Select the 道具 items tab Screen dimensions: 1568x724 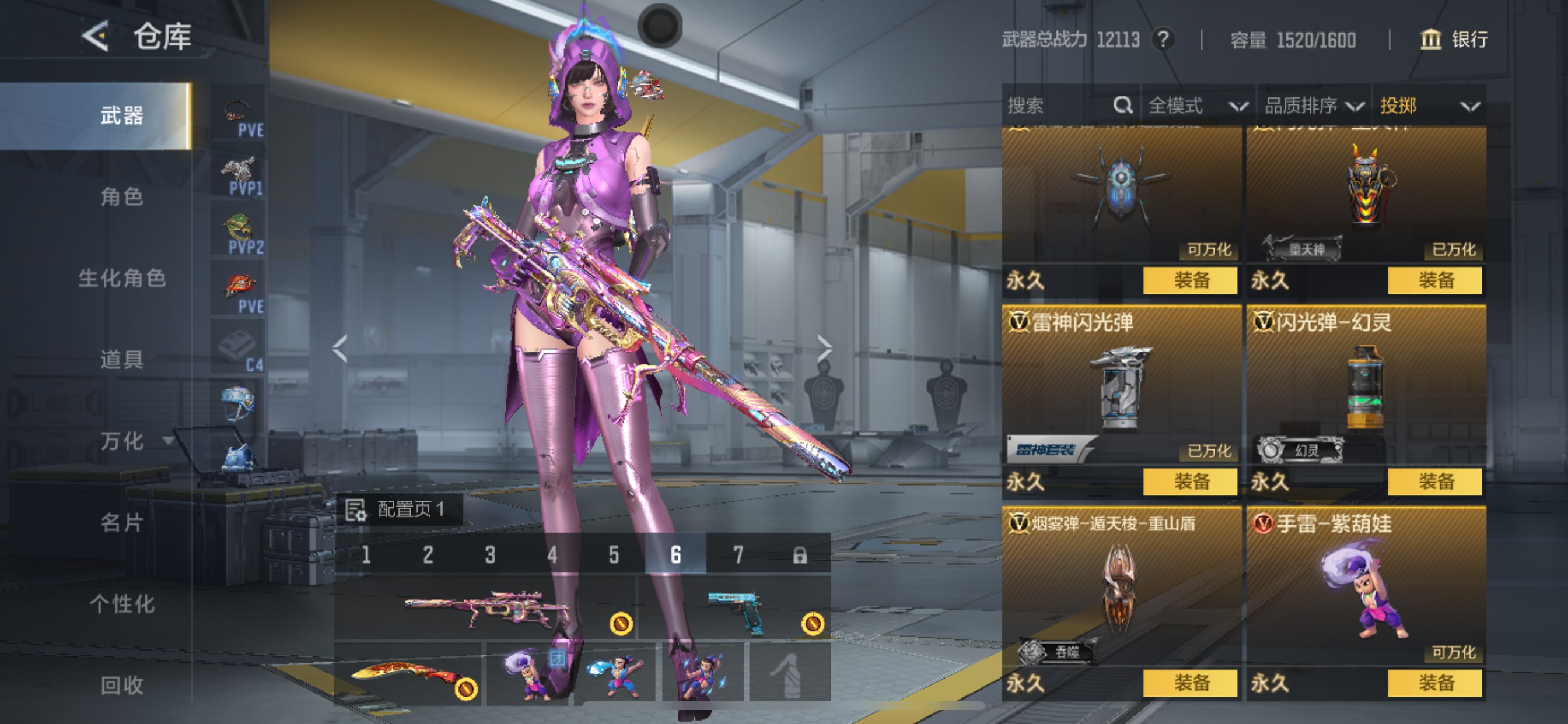point(122,360)
